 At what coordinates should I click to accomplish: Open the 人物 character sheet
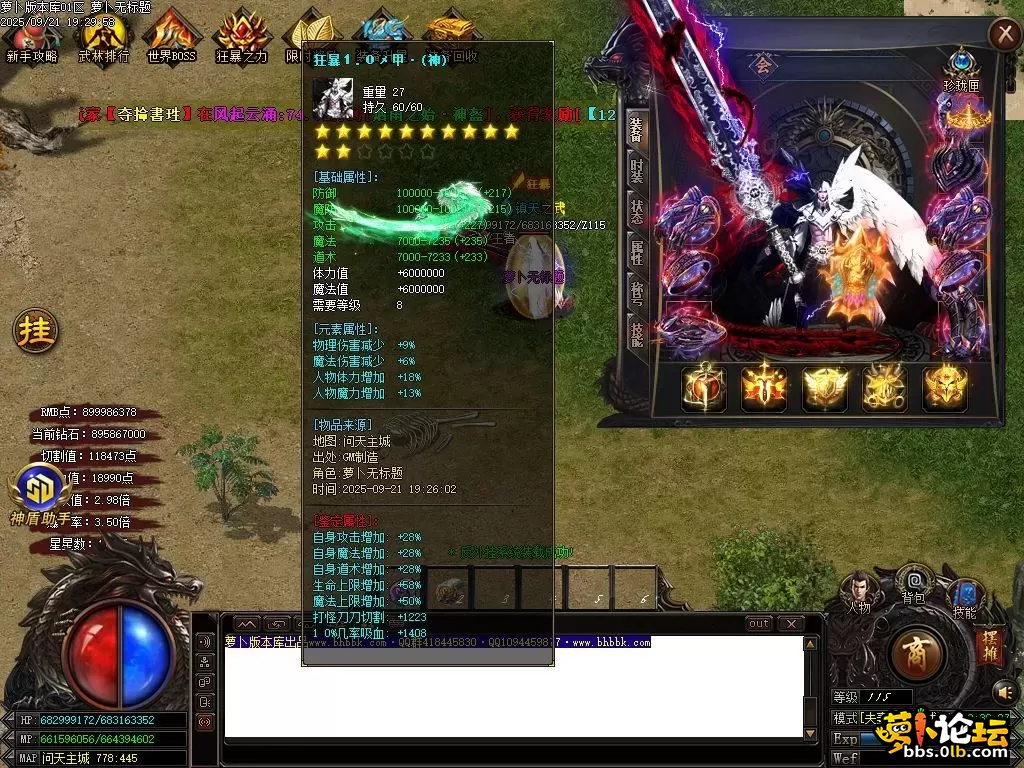(858, 589)
